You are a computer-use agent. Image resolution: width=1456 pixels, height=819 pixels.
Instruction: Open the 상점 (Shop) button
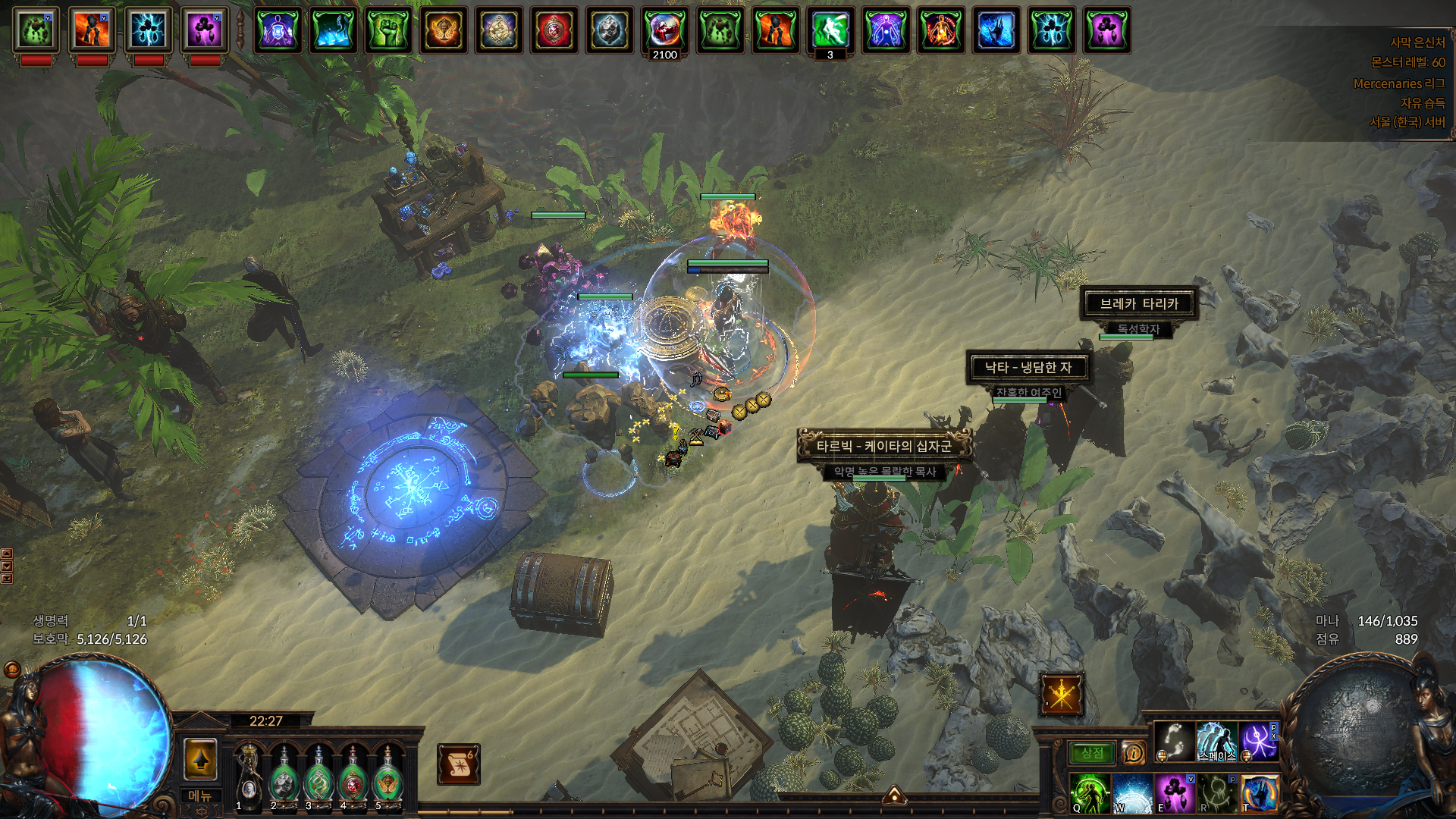(1092, 752)
